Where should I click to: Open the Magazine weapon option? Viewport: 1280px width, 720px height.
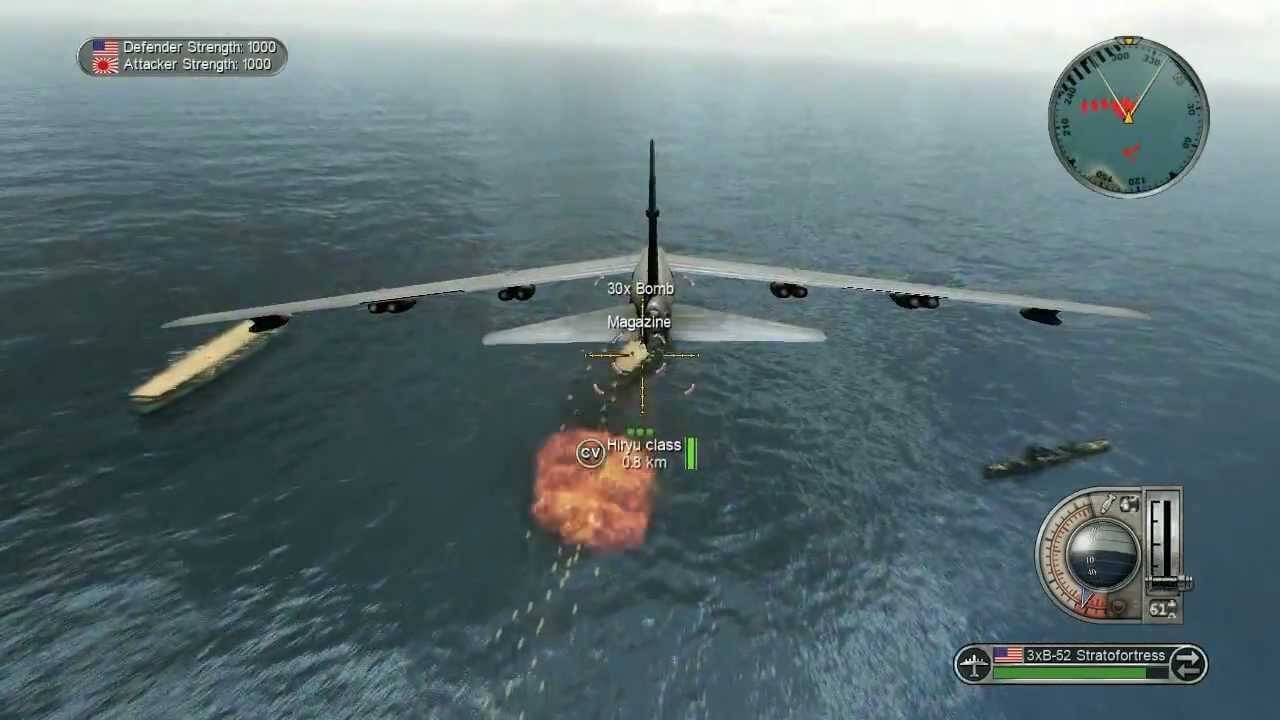(639, 322)
